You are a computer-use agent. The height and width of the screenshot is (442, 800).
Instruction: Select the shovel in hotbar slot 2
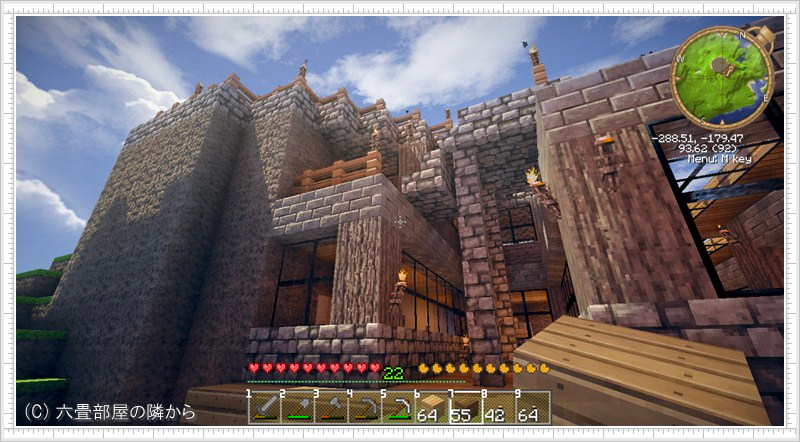point(298,406)
